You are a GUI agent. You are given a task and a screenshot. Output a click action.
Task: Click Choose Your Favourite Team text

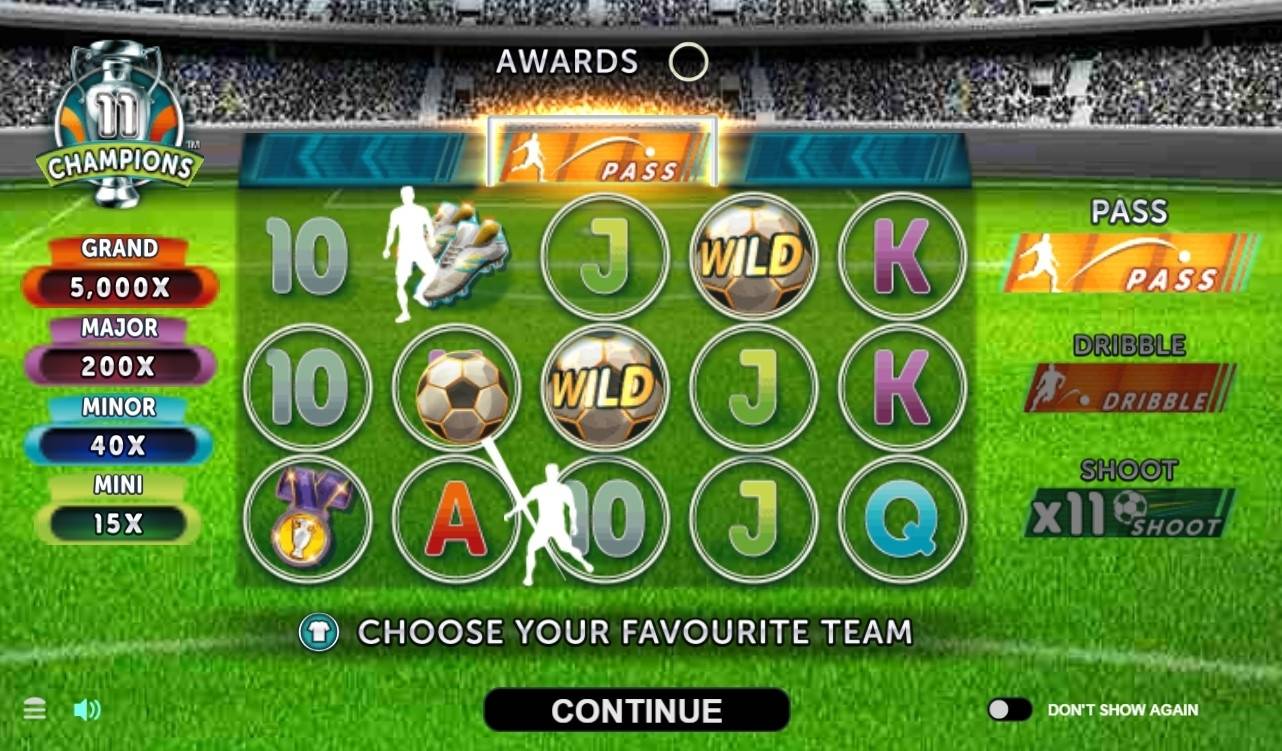[x=637, y=632]
